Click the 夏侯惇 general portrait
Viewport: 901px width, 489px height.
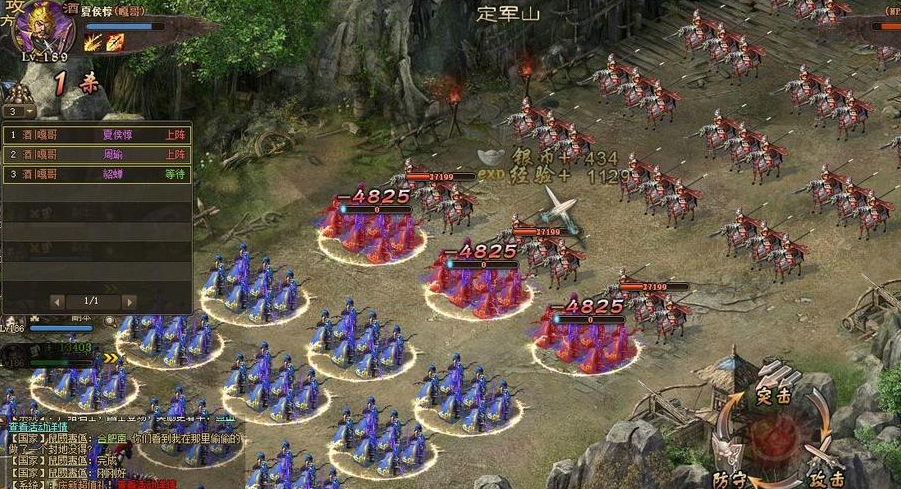coord(43,27)
